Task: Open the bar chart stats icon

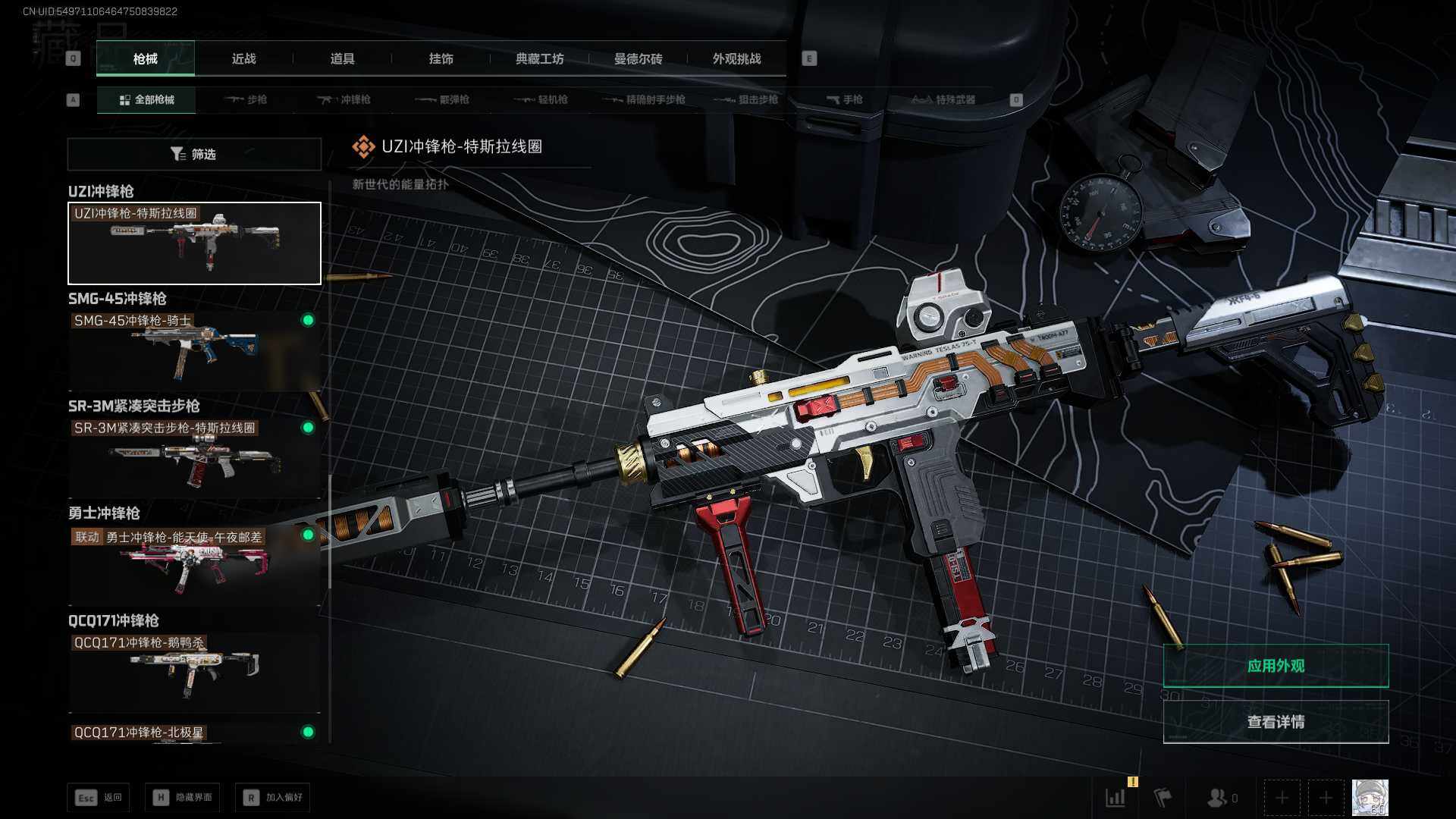Action: [1116, 798]
